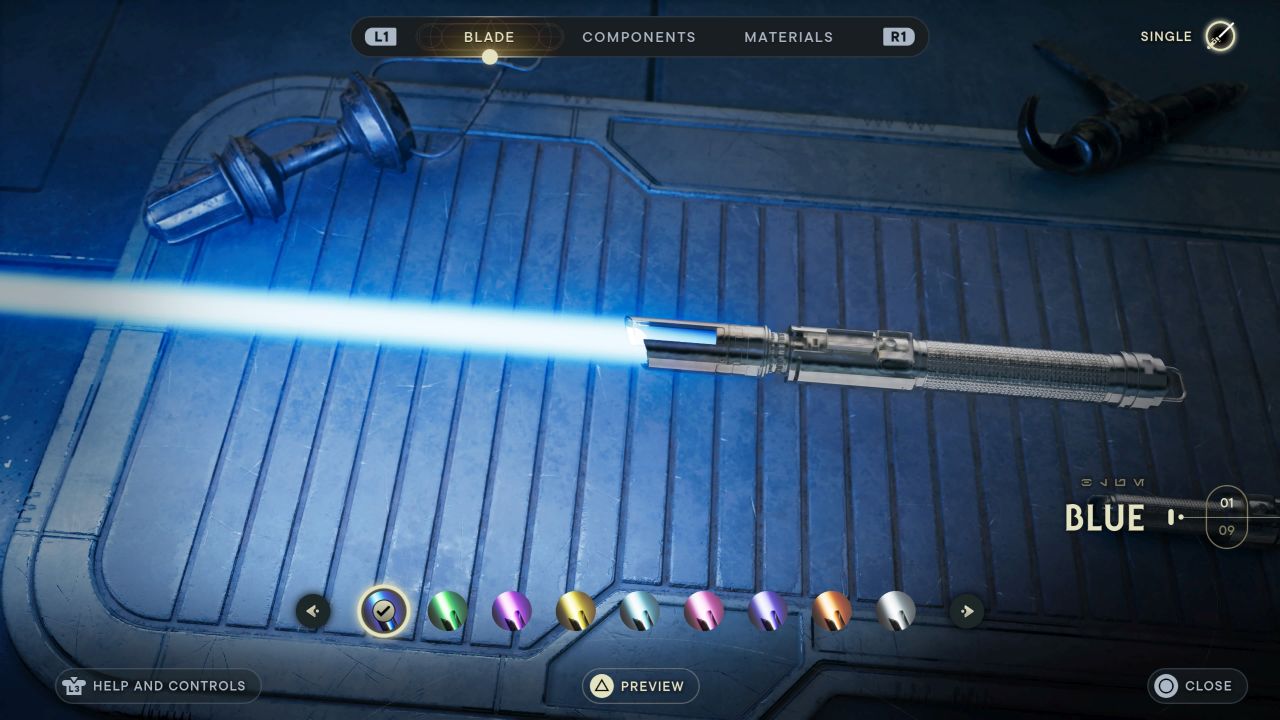Open the Materials tab

[788, 37]
